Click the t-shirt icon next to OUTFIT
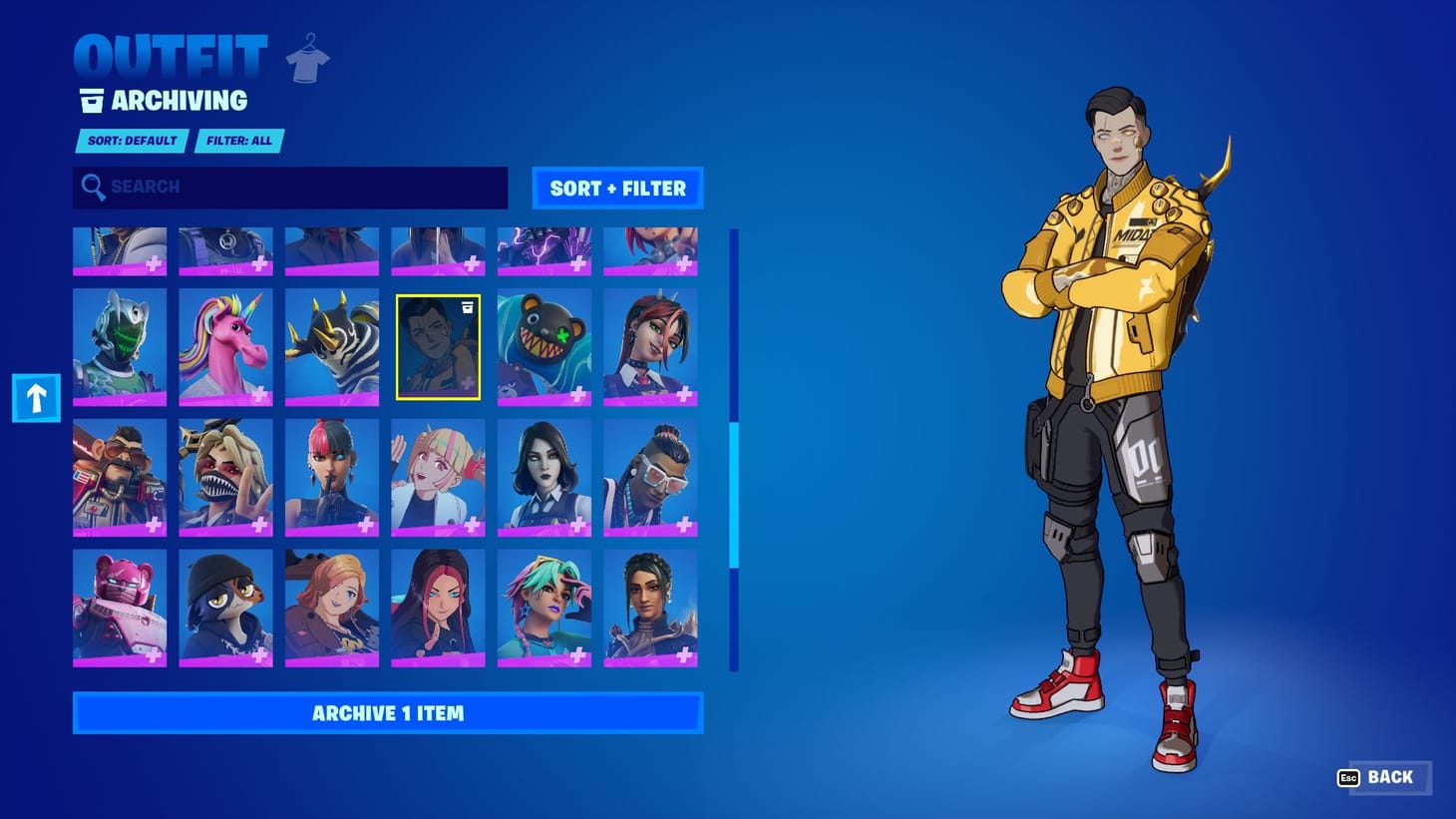 coord(308,57)
